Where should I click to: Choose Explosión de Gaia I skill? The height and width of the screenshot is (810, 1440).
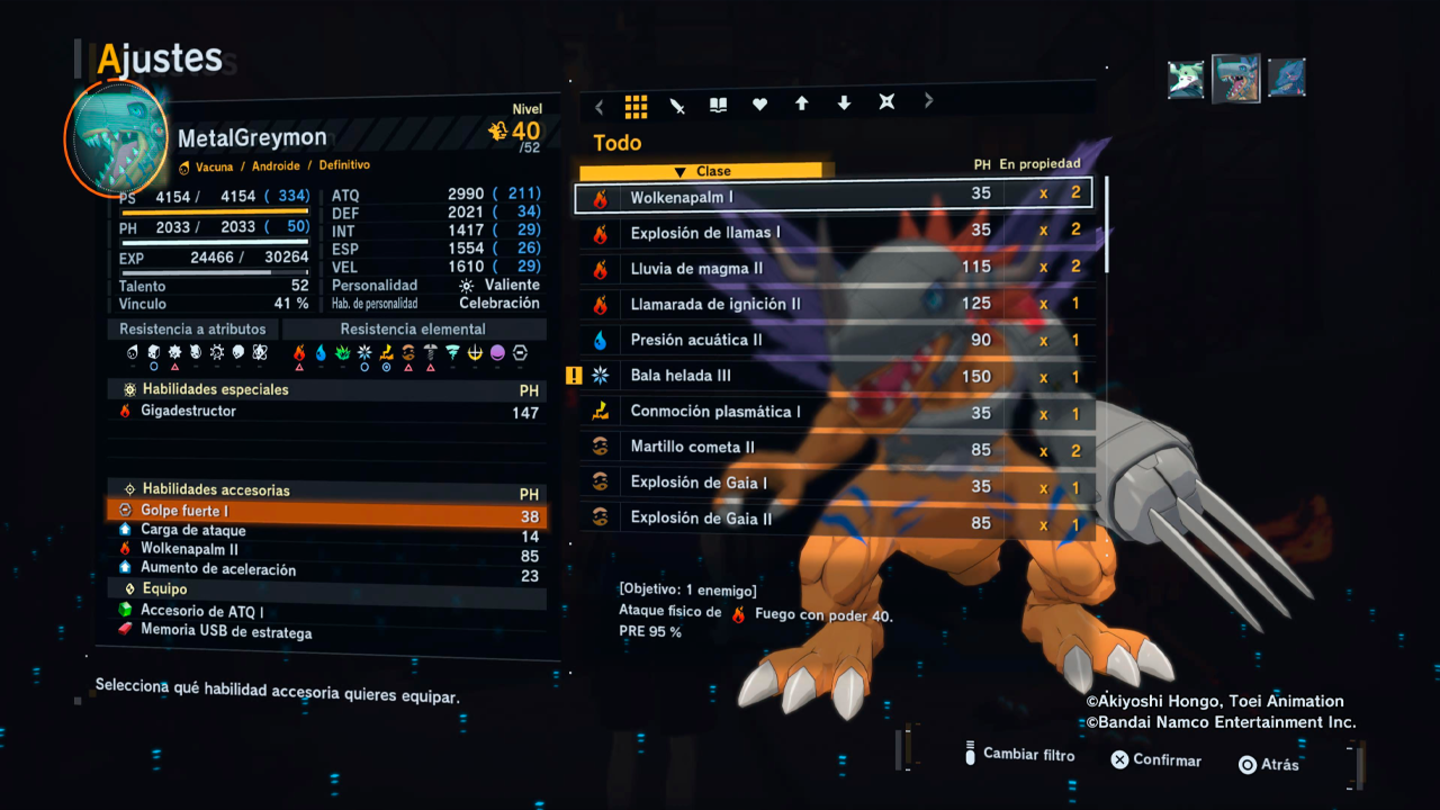coord(832,484)
